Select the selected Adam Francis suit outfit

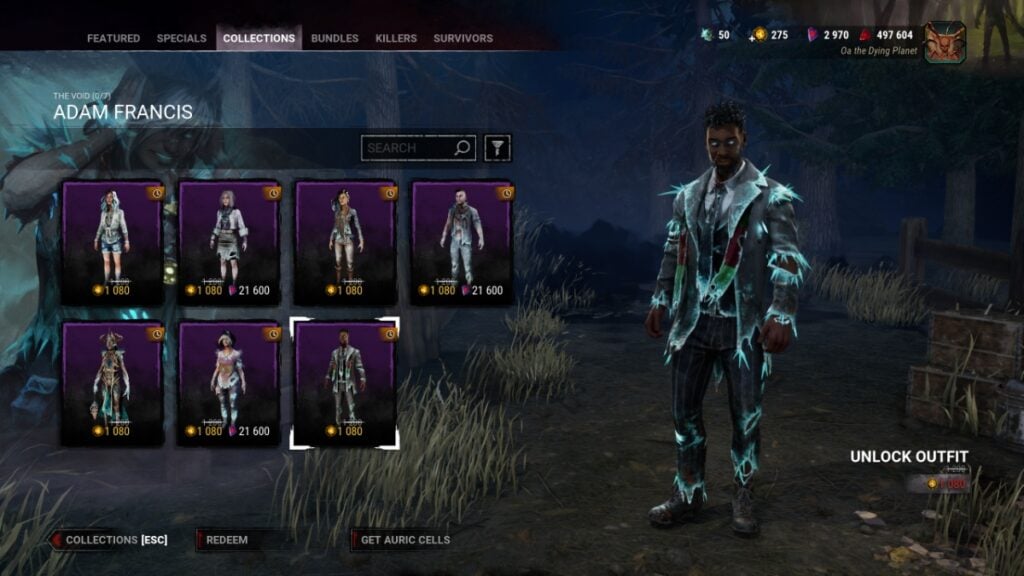coord(344,384)
